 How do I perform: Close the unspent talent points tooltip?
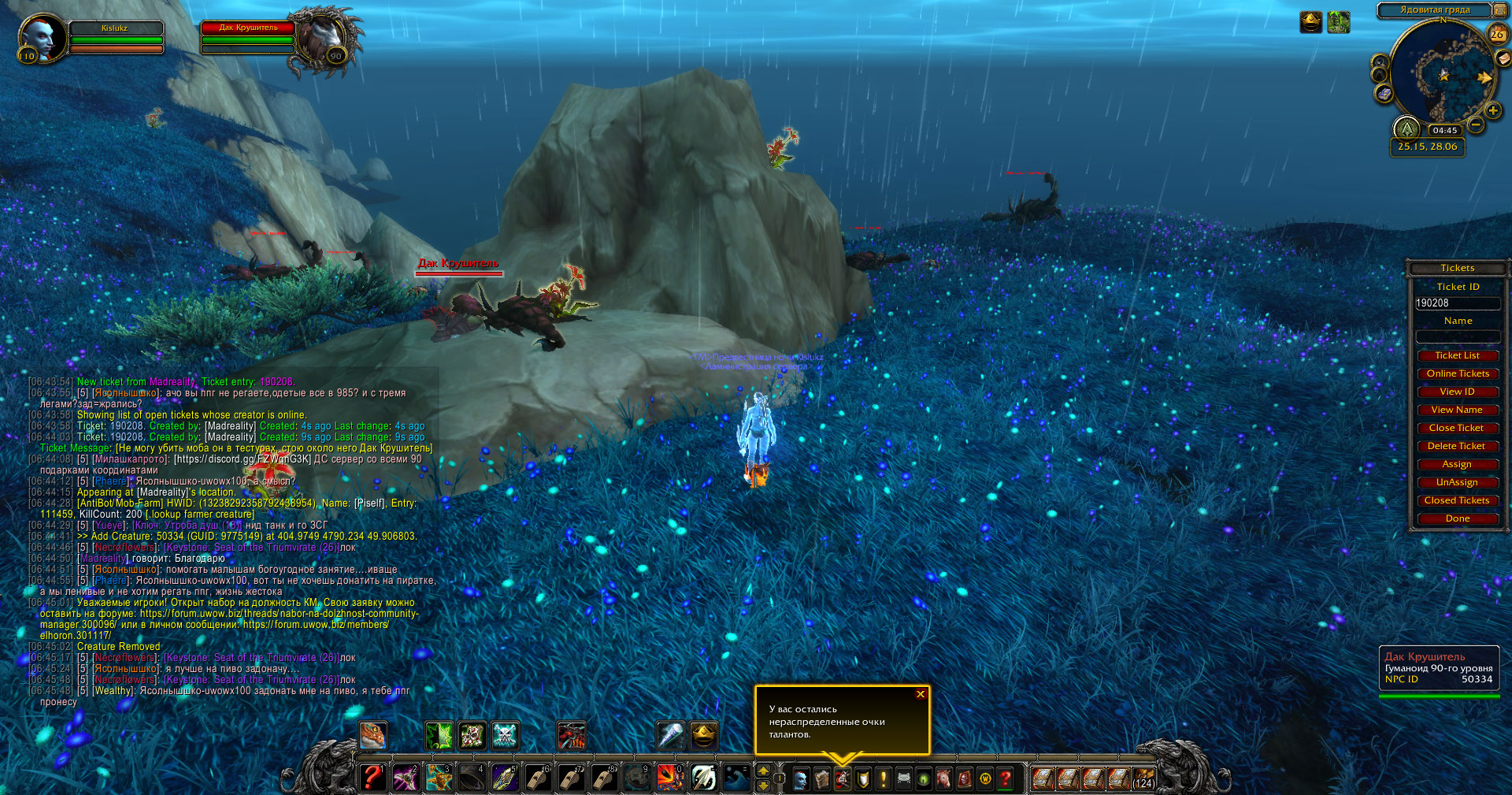coord(920,694)
